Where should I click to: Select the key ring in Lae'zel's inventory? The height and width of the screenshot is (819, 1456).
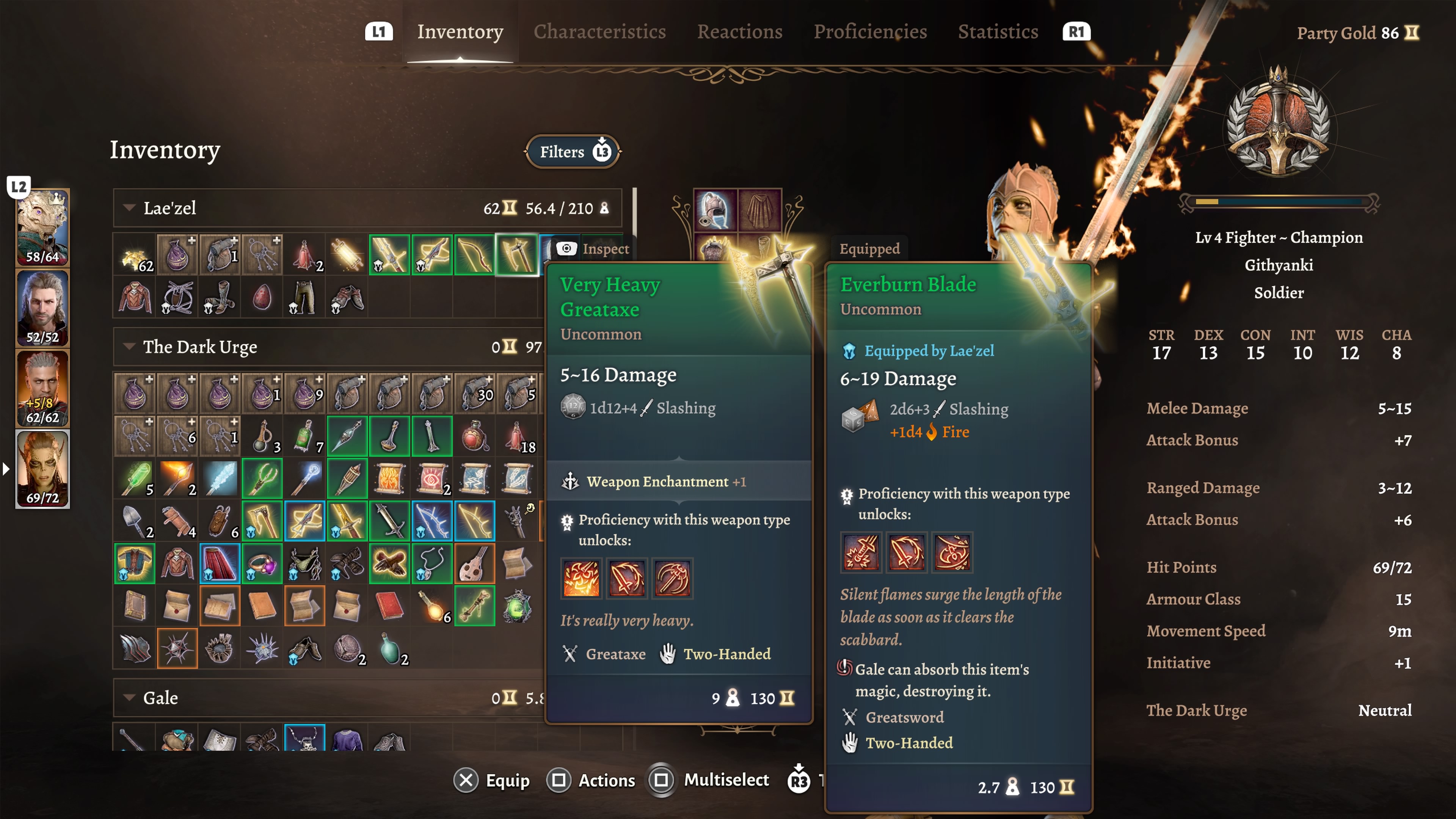(263, 254)
